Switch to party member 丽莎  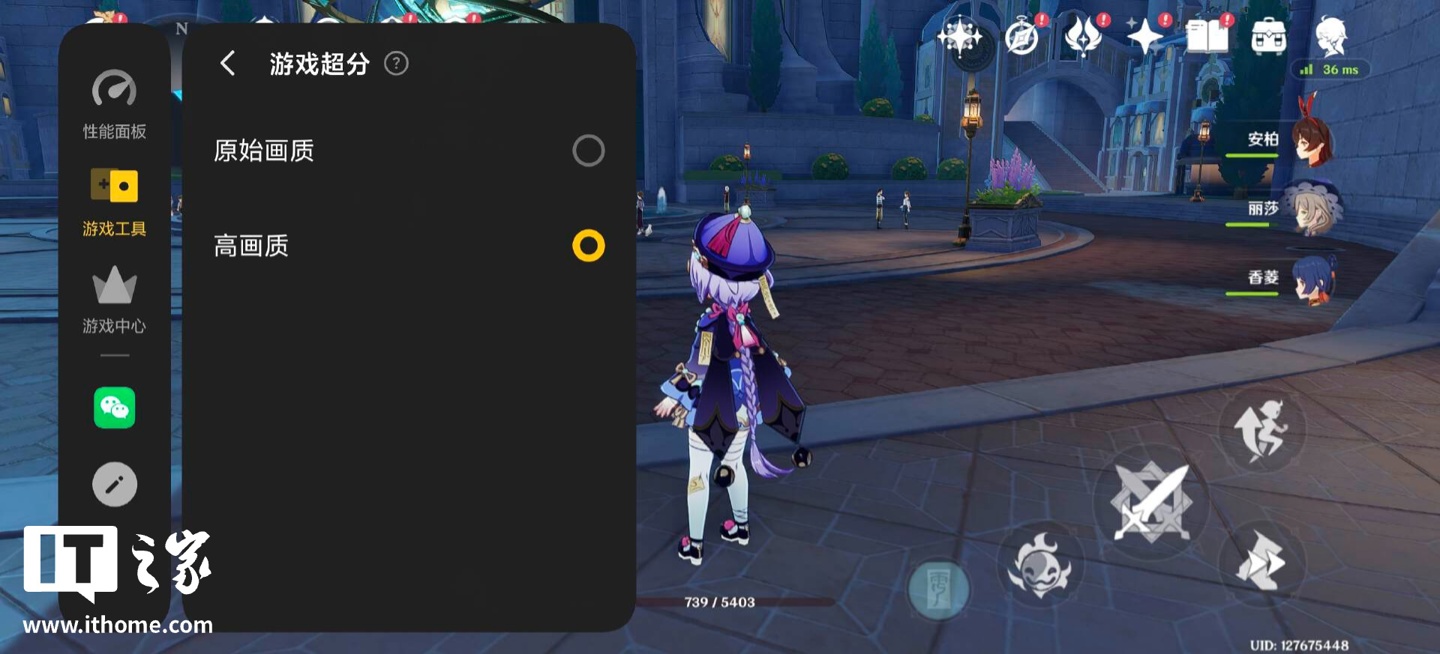(x=1310, y=209)
